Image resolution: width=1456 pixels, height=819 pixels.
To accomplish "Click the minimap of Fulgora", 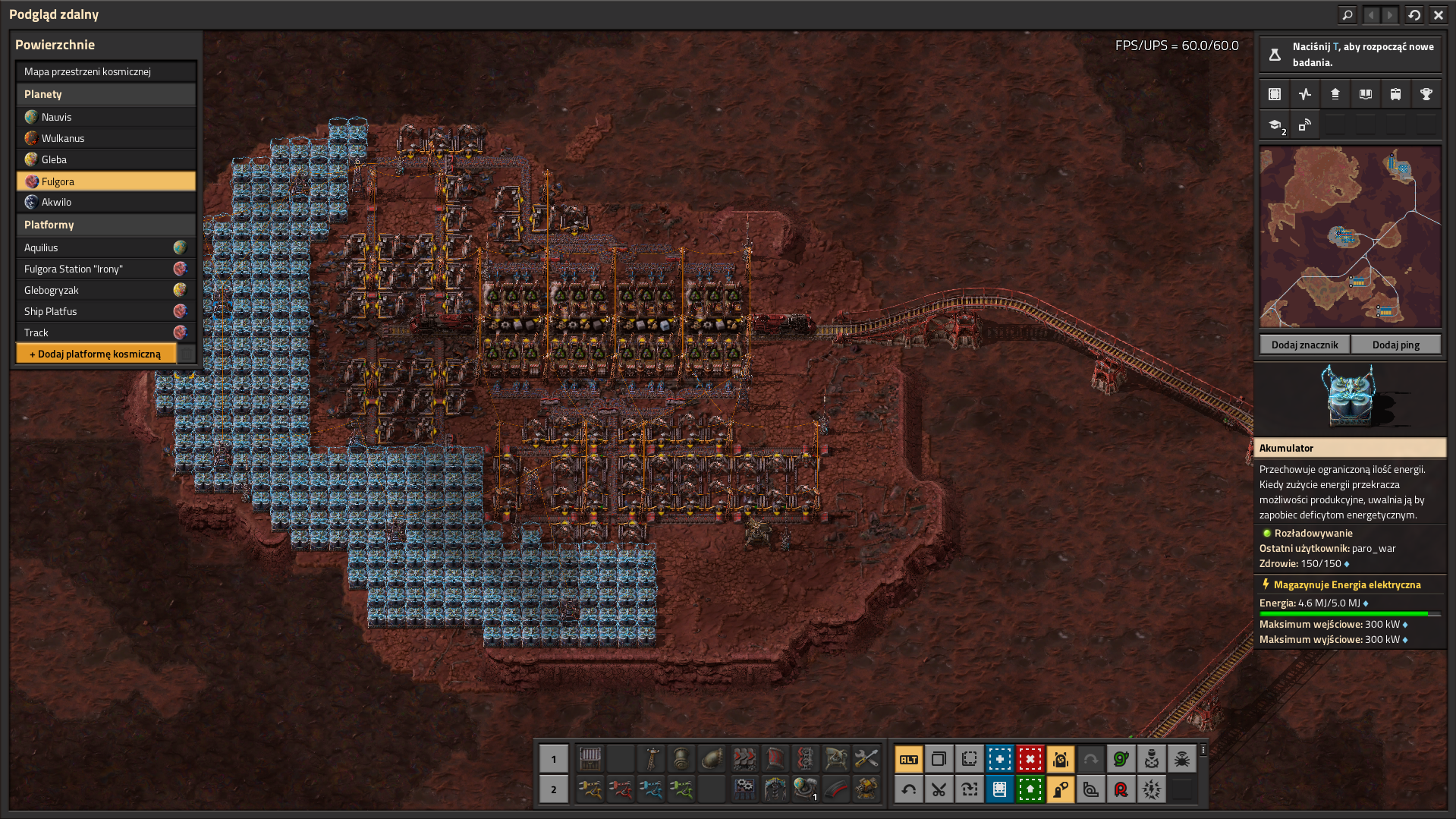I will pos(1350,237).
